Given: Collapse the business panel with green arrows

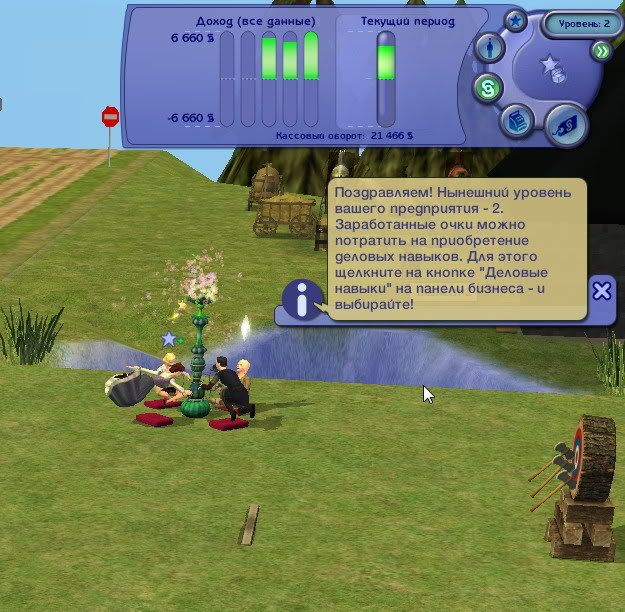Looking at the screenshot, I should coord(601,51).
